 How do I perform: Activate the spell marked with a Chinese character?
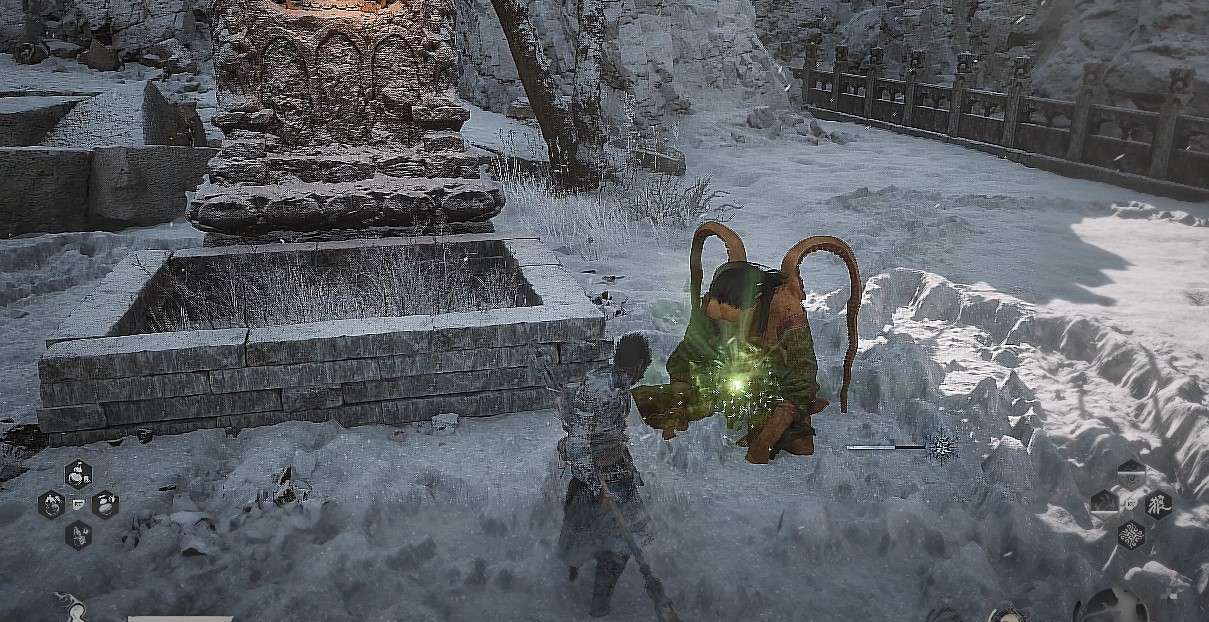click(1158, 502)
